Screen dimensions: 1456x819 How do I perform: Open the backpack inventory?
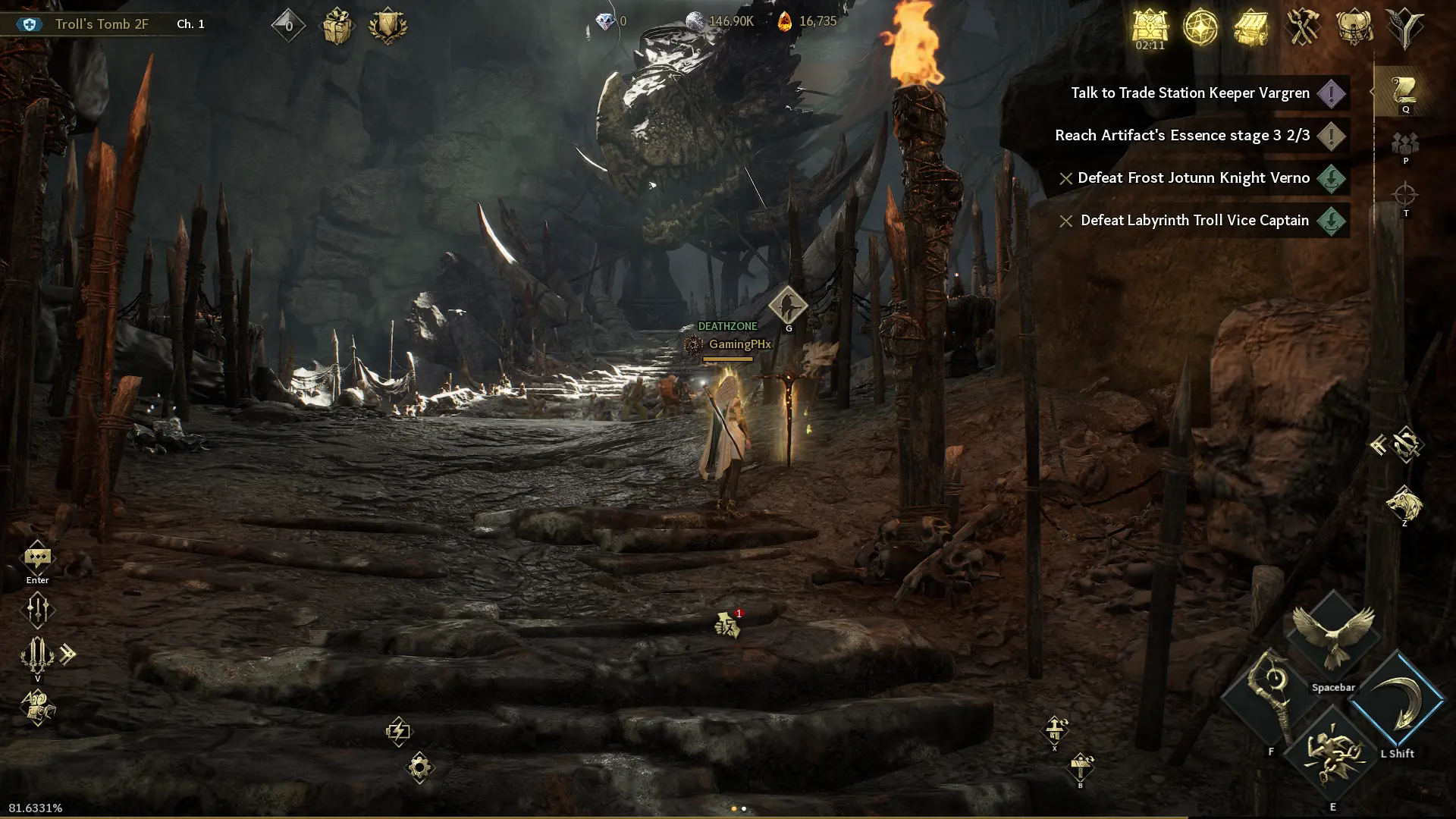[x=1354, y=27]
